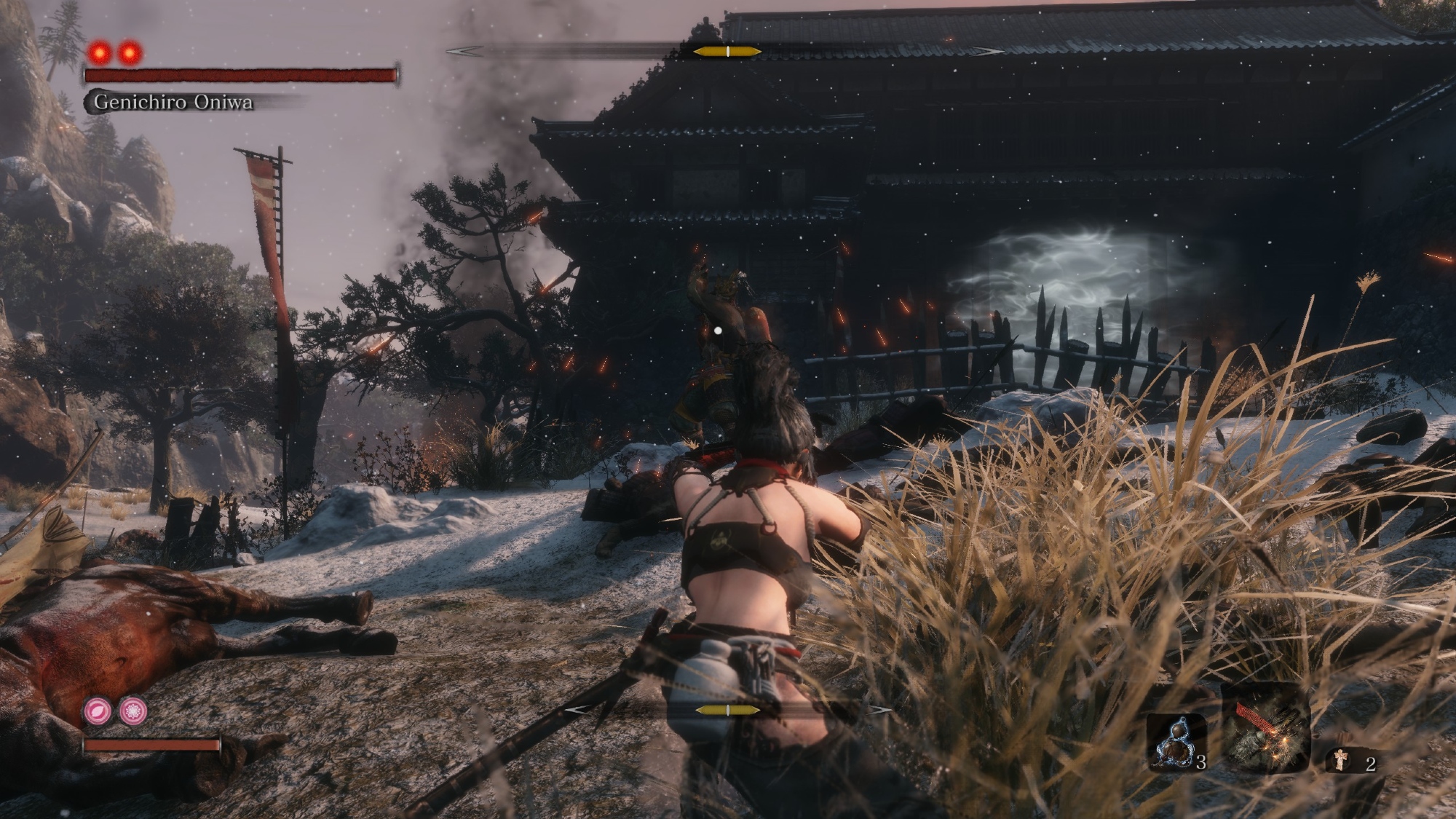This screenshot has width=1456, height=819.
Task: Use the Healing Gourd item slot
Action: click(1176, 741)
